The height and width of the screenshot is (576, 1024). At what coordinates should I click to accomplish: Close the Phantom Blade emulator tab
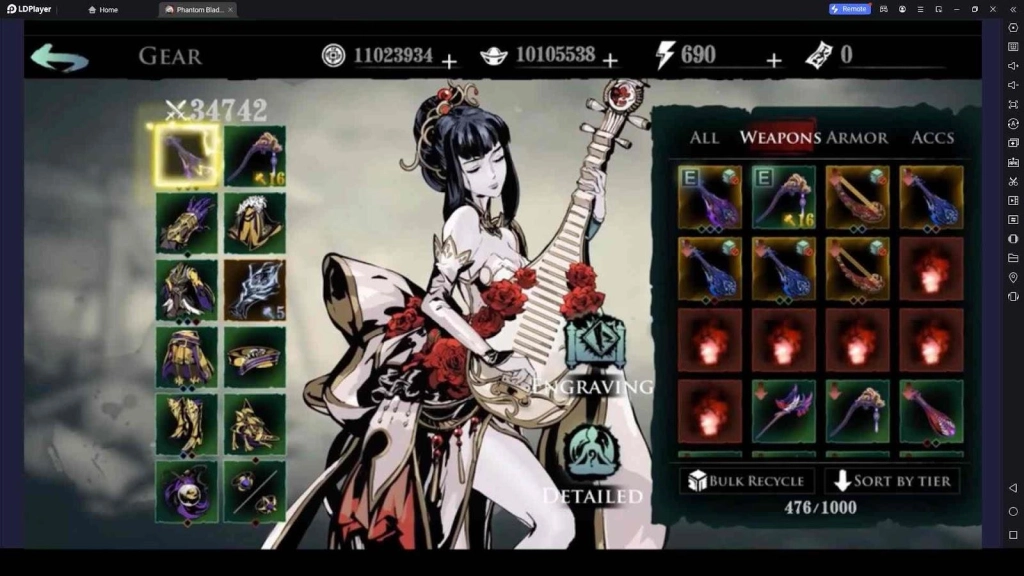[230, 9]
